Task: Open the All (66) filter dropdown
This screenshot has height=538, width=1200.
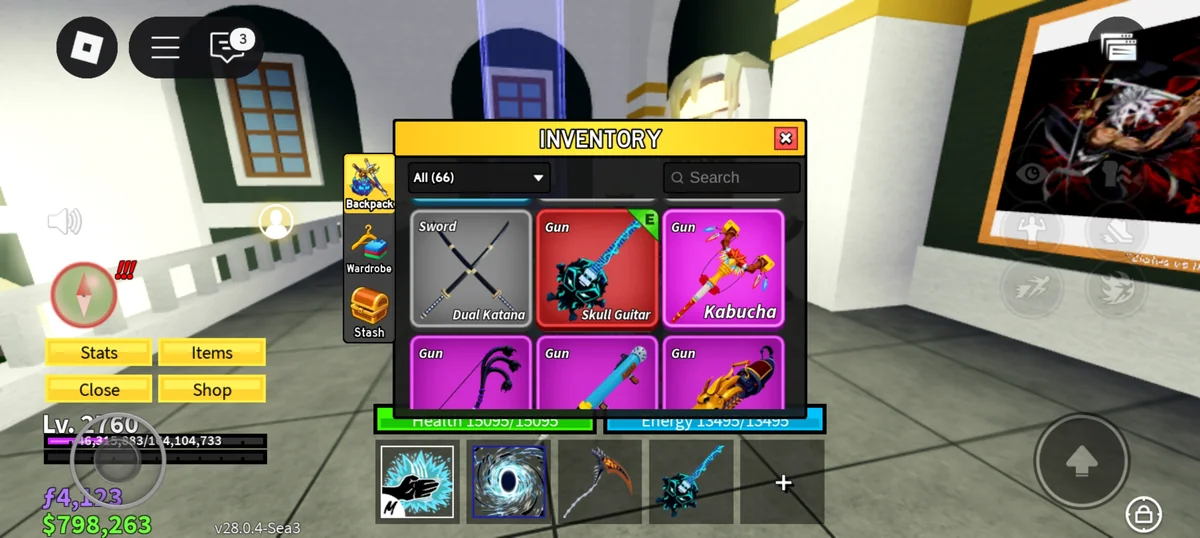Action: [479, 178]
